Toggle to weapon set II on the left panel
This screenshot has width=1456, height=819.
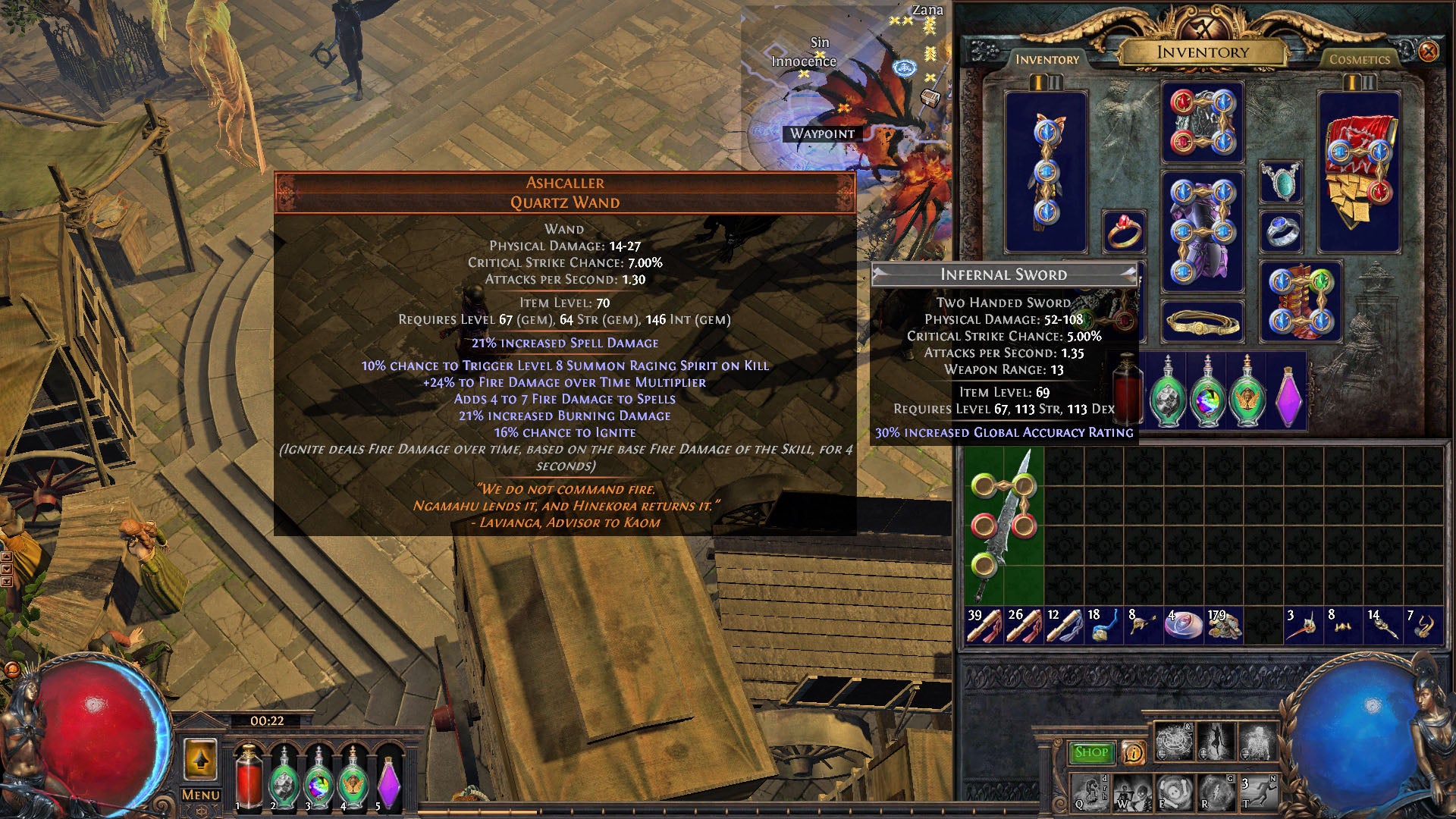[1056, 81]
